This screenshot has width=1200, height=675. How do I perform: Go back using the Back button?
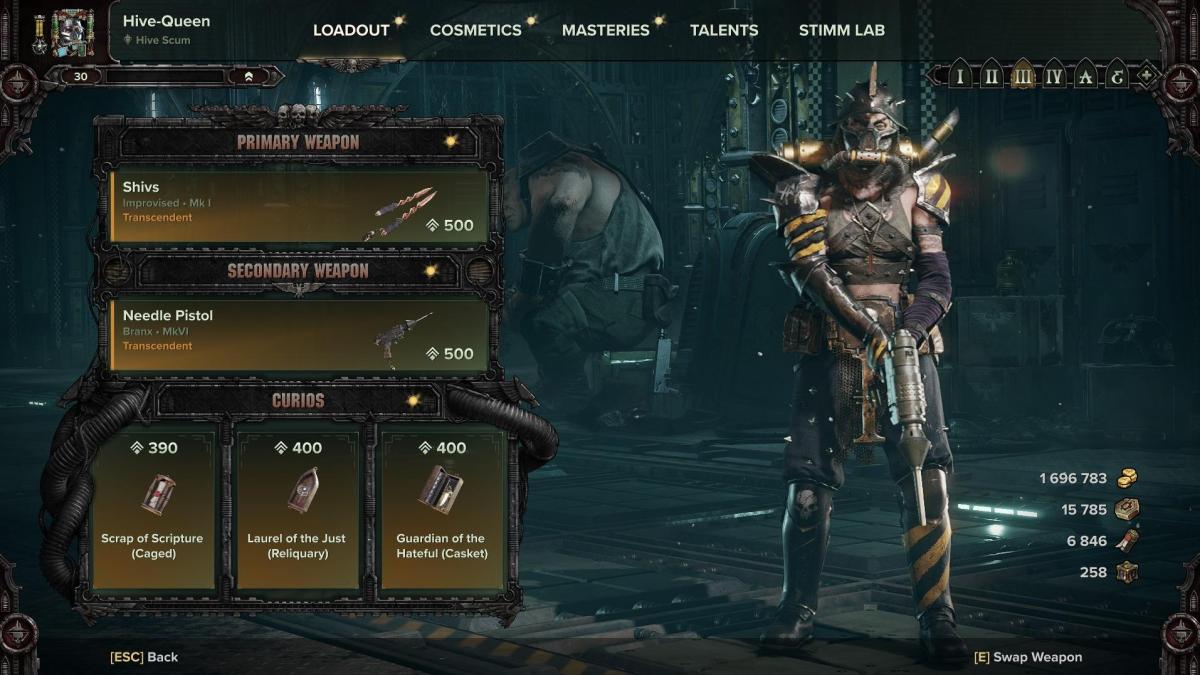[144, 657]
